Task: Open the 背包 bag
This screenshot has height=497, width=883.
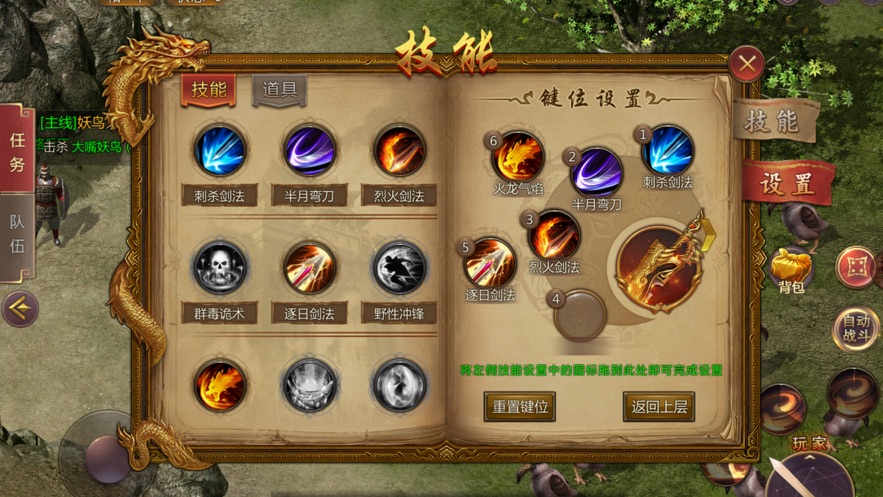Action: point(791,266)
